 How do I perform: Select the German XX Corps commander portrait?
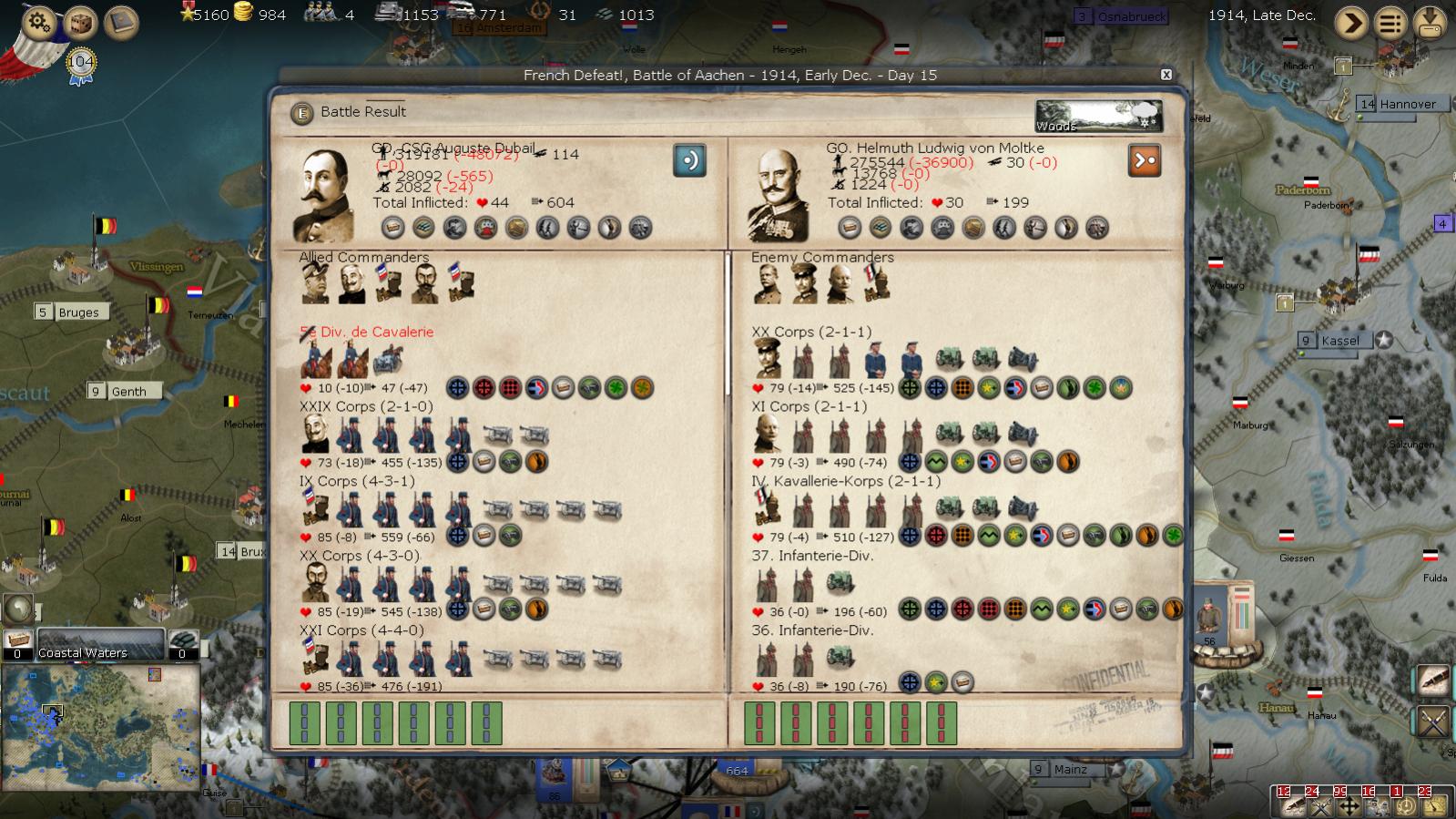click(x=767, y=359)
